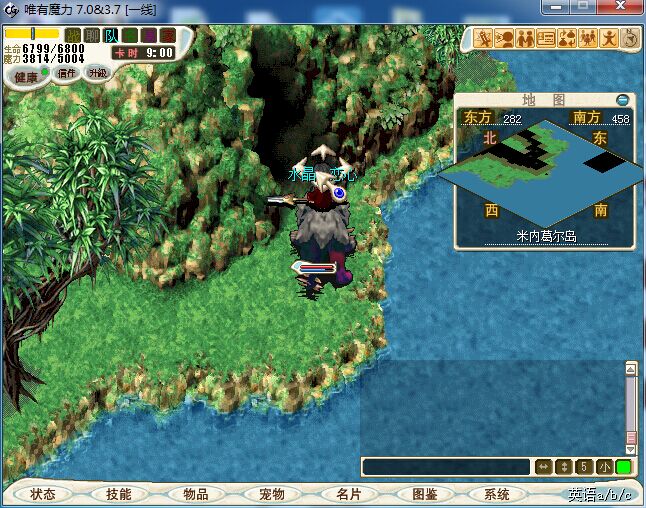This screenshot has width=646, height=508.
Task: Click the green chat color swatch
Action: pyautogui.click(x=624, y=467)
